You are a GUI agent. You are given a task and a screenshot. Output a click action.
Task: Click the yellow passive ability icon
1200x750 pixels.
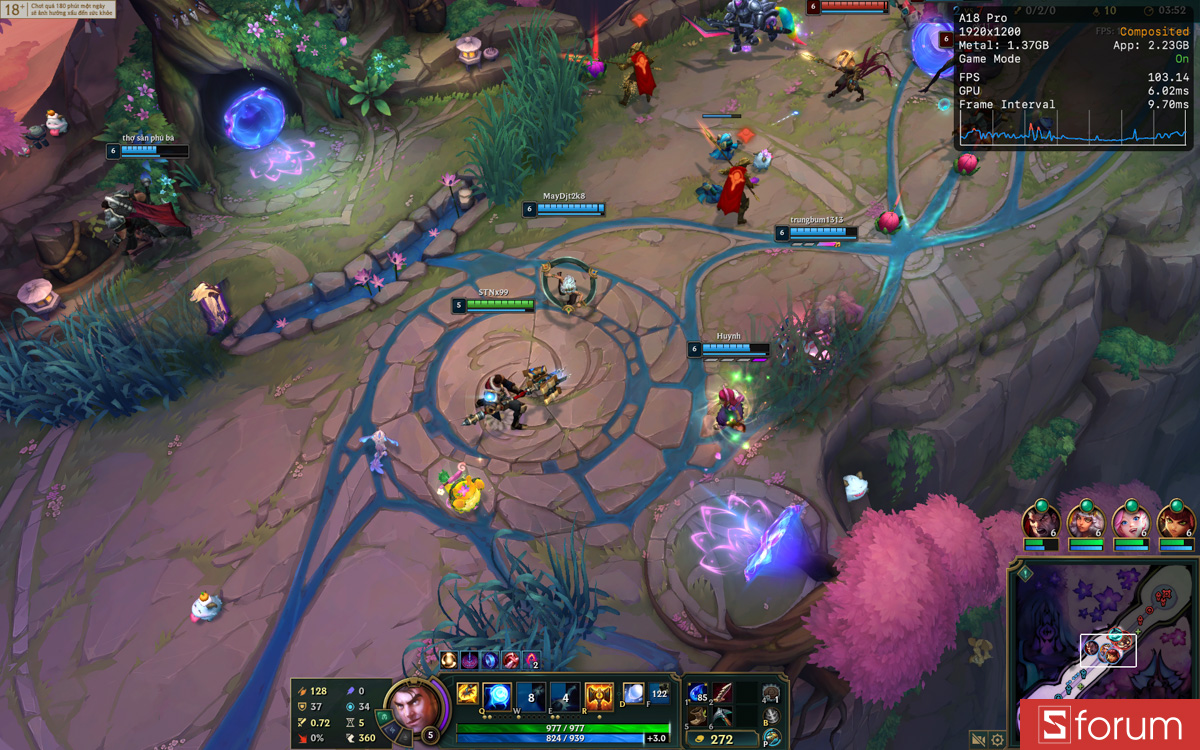tap(467, 693)
